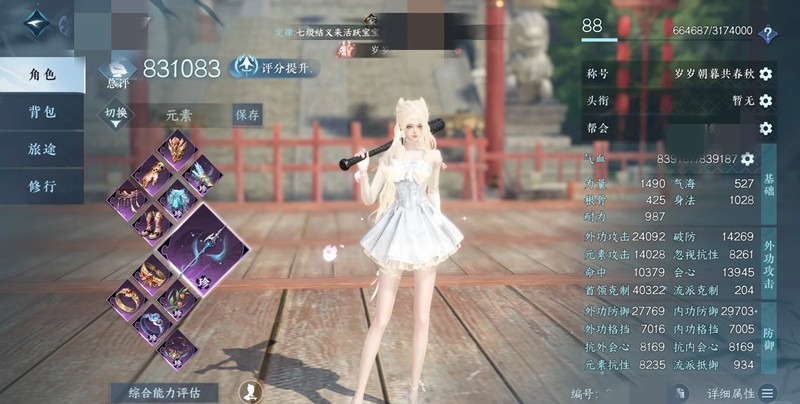Edit the 称号 title setting gear

click(766, 74)
